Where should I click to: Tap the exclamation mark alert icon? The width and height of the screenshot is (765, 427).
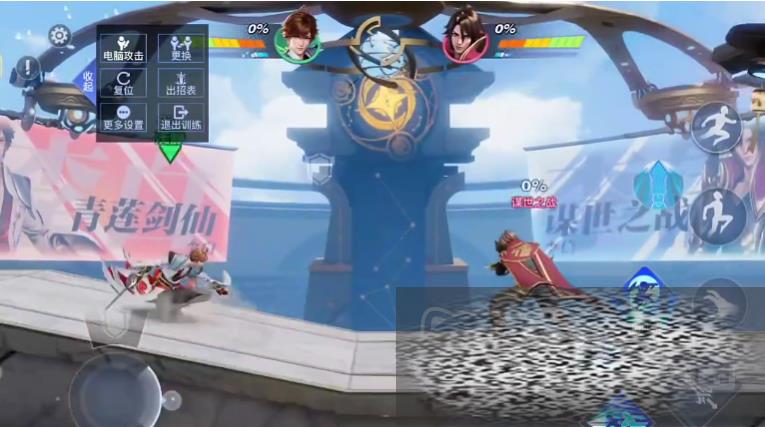27,68
